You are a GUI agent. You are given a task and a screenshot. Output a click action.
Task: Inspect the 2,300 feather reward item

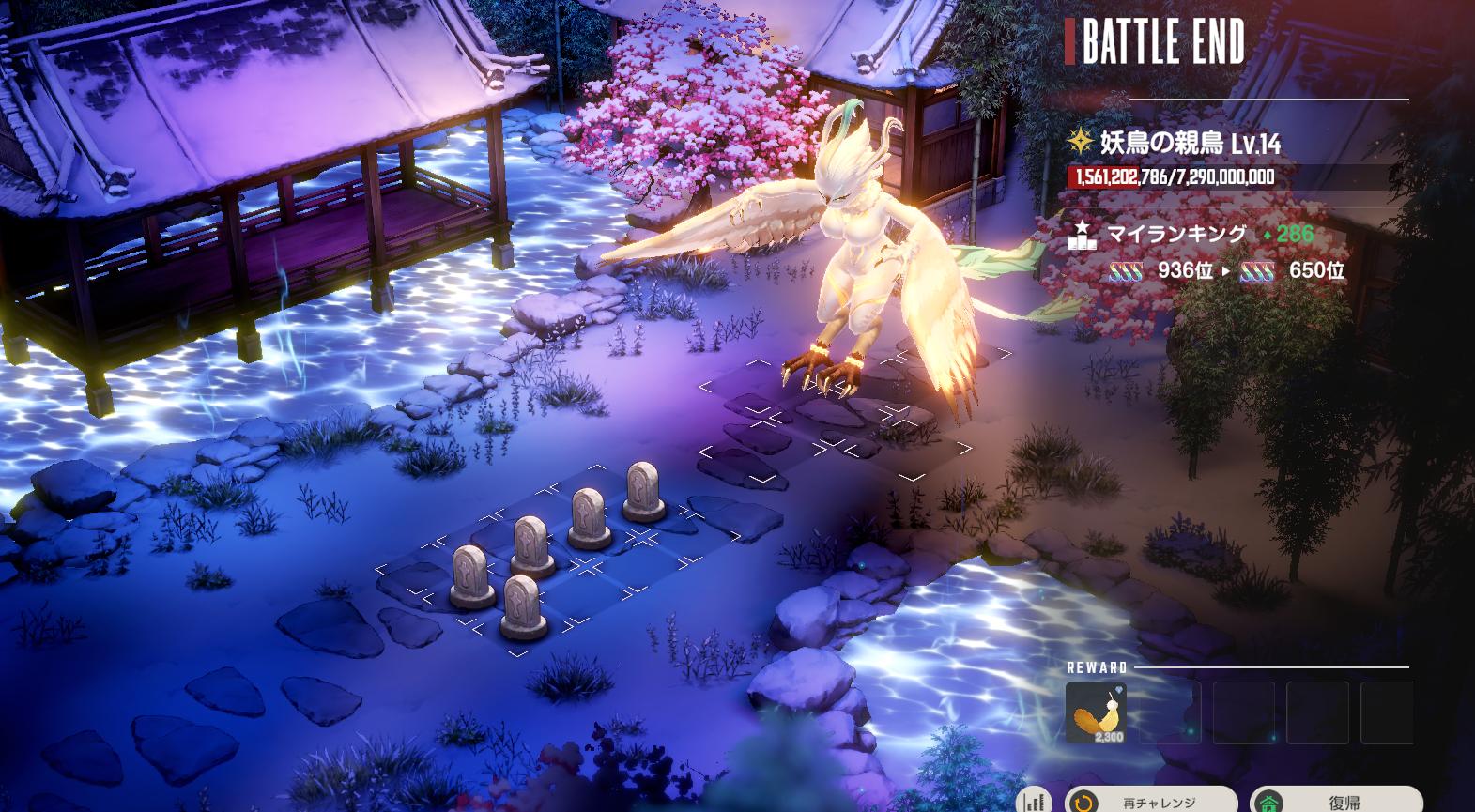tap(1096, 712)
